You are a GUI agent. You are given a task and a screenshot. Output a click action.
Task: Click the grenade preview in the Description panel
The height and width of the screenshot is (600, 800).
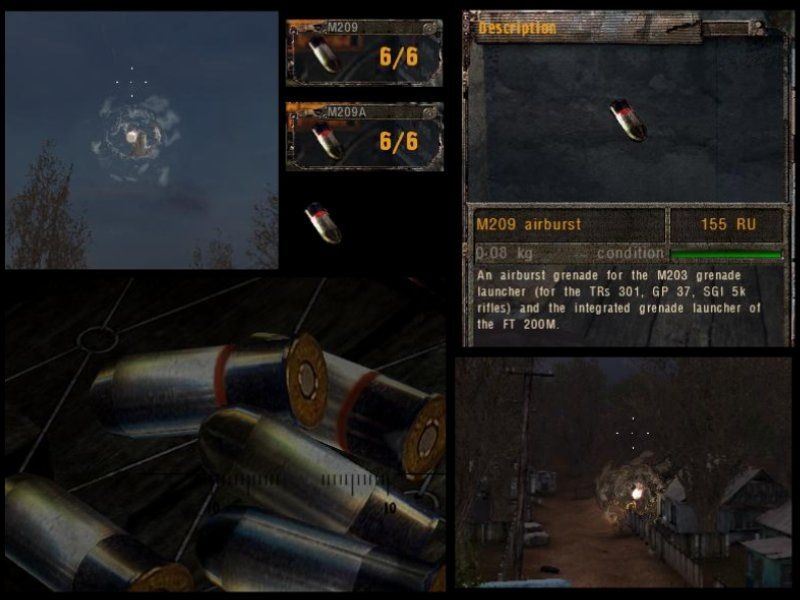point(628,120)
